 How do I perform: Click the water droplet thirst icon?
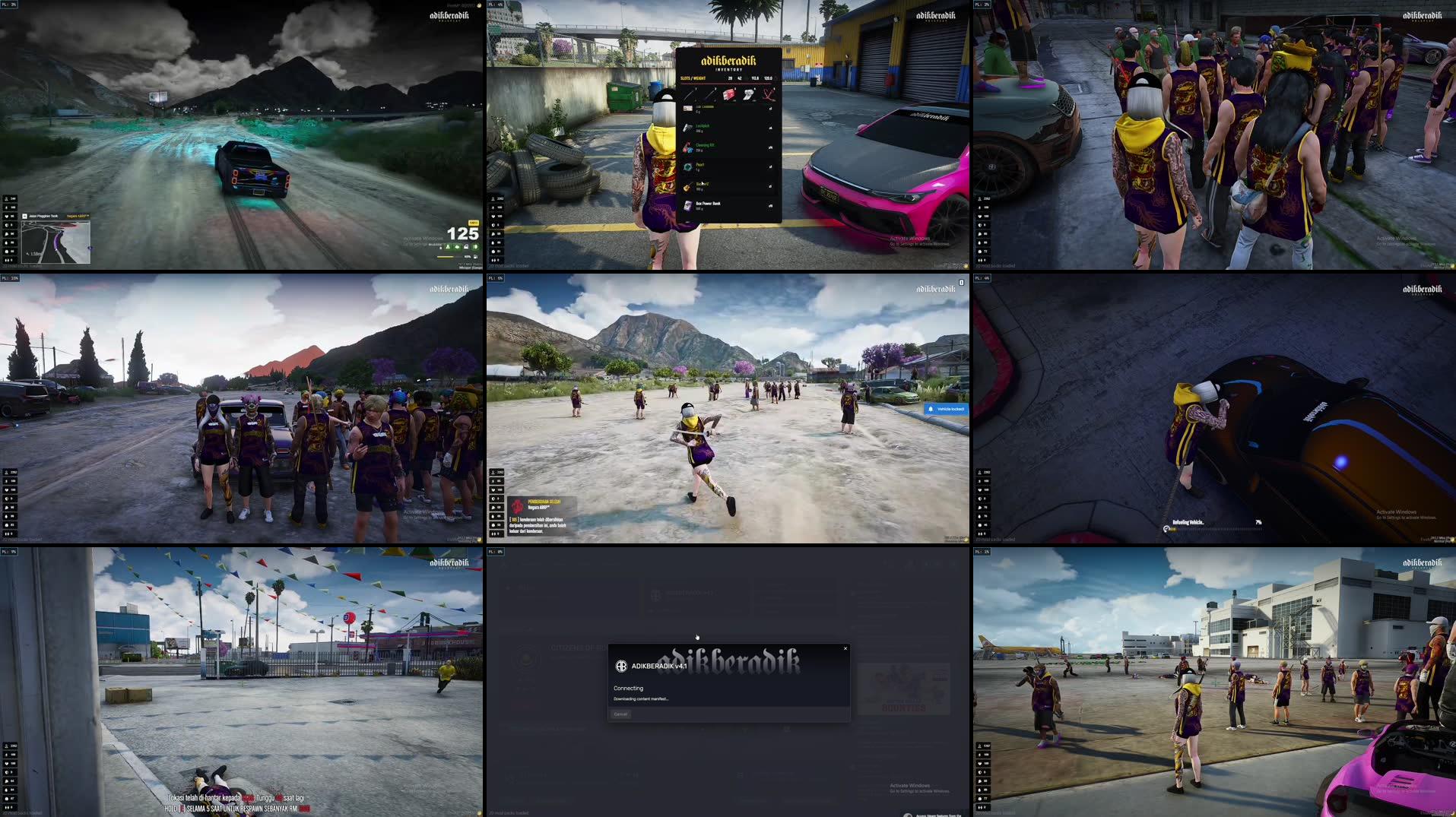(x=493, y=242)
